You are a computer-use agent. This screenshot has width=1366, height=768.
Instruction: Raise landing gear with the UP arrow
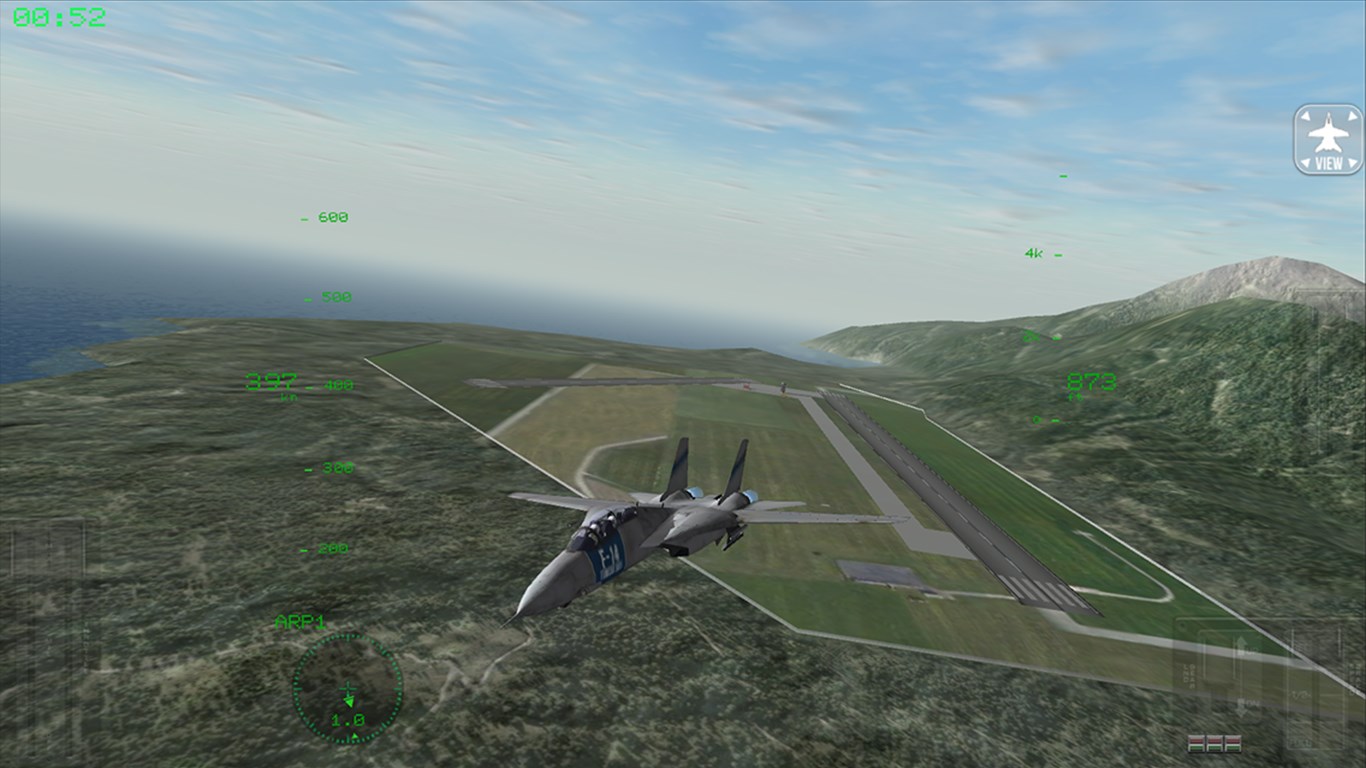click(x=1242, y=645)
